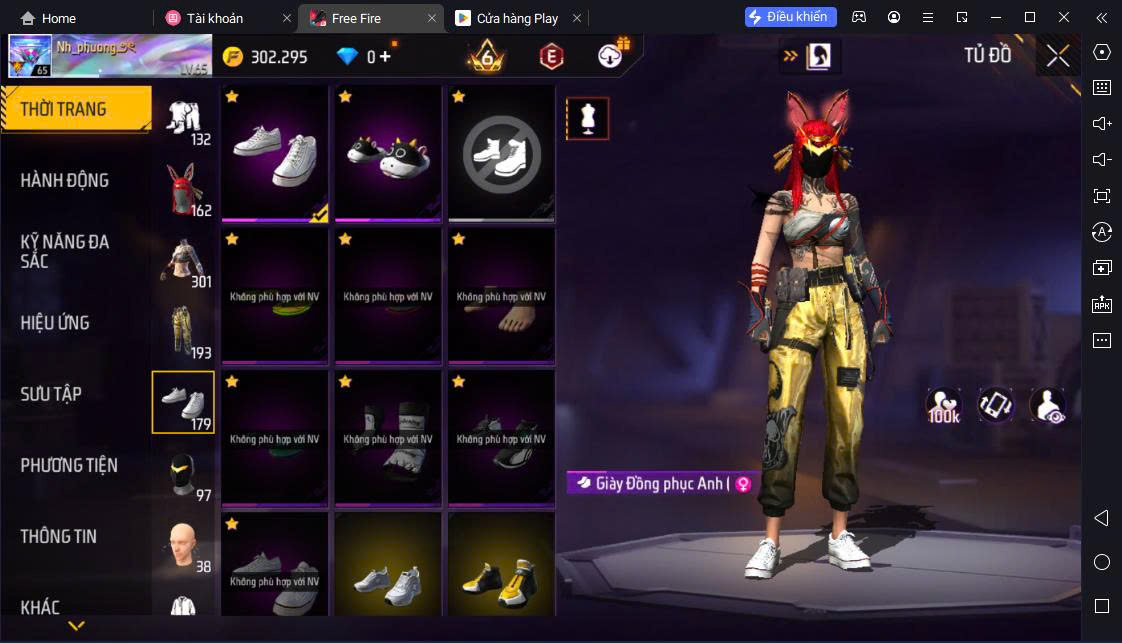
Task: Choose the cow slippers item
Action: click(x=388, y=152)
